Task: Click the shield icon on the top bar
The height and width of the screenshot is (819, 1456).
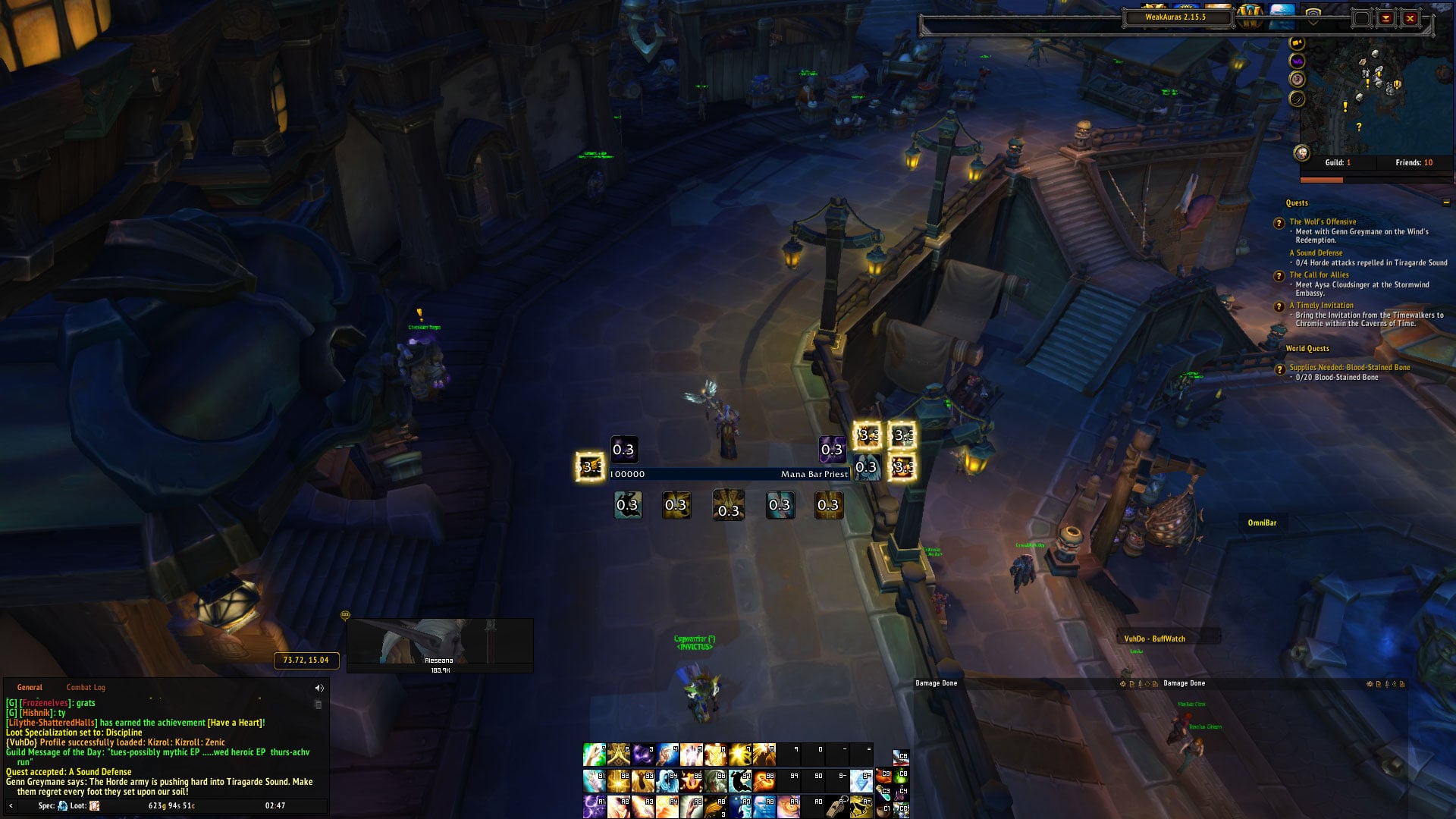Action: click(x=1313, y=17)
